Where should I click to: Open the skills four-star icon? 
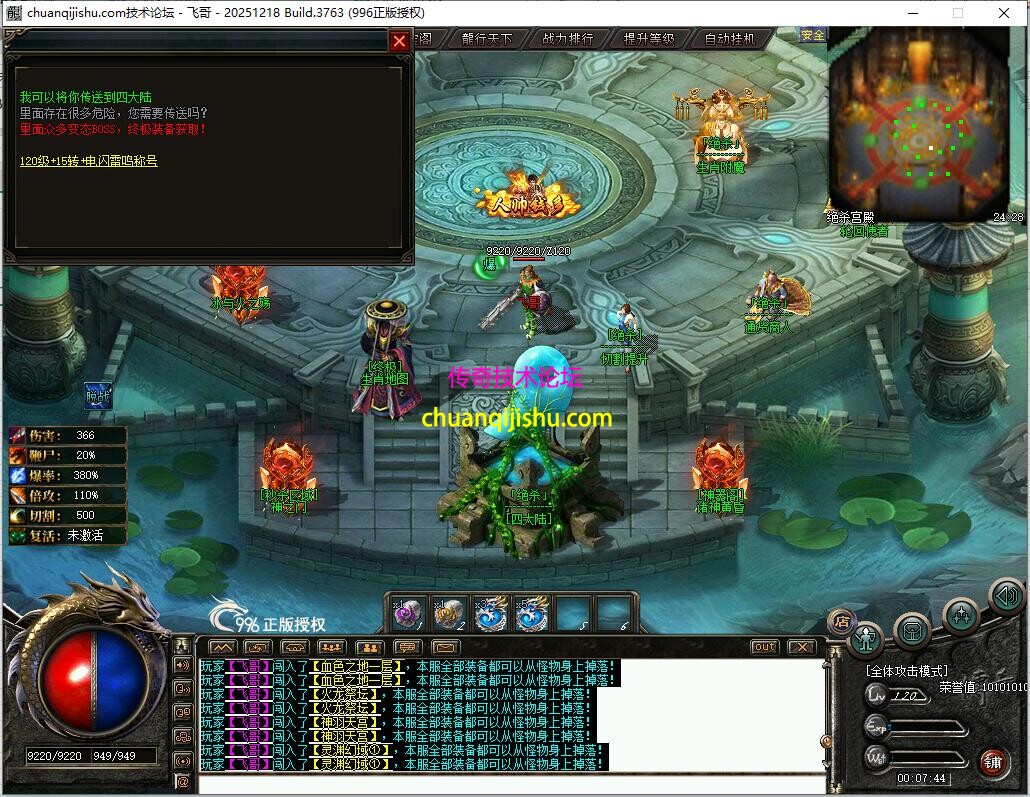point(960,615)
